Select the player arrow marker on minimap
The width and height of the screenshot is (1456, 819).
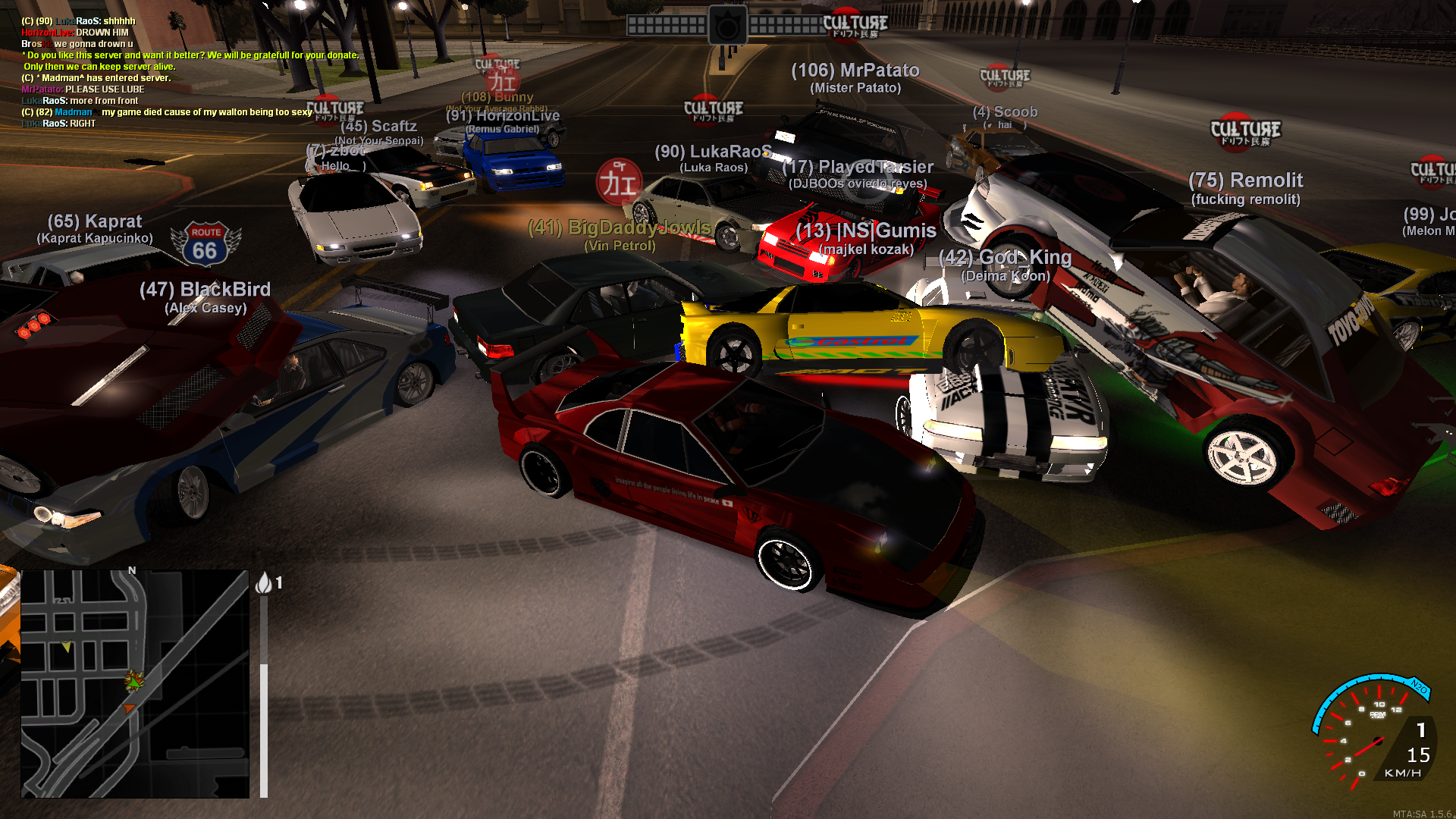coord(134,681)
